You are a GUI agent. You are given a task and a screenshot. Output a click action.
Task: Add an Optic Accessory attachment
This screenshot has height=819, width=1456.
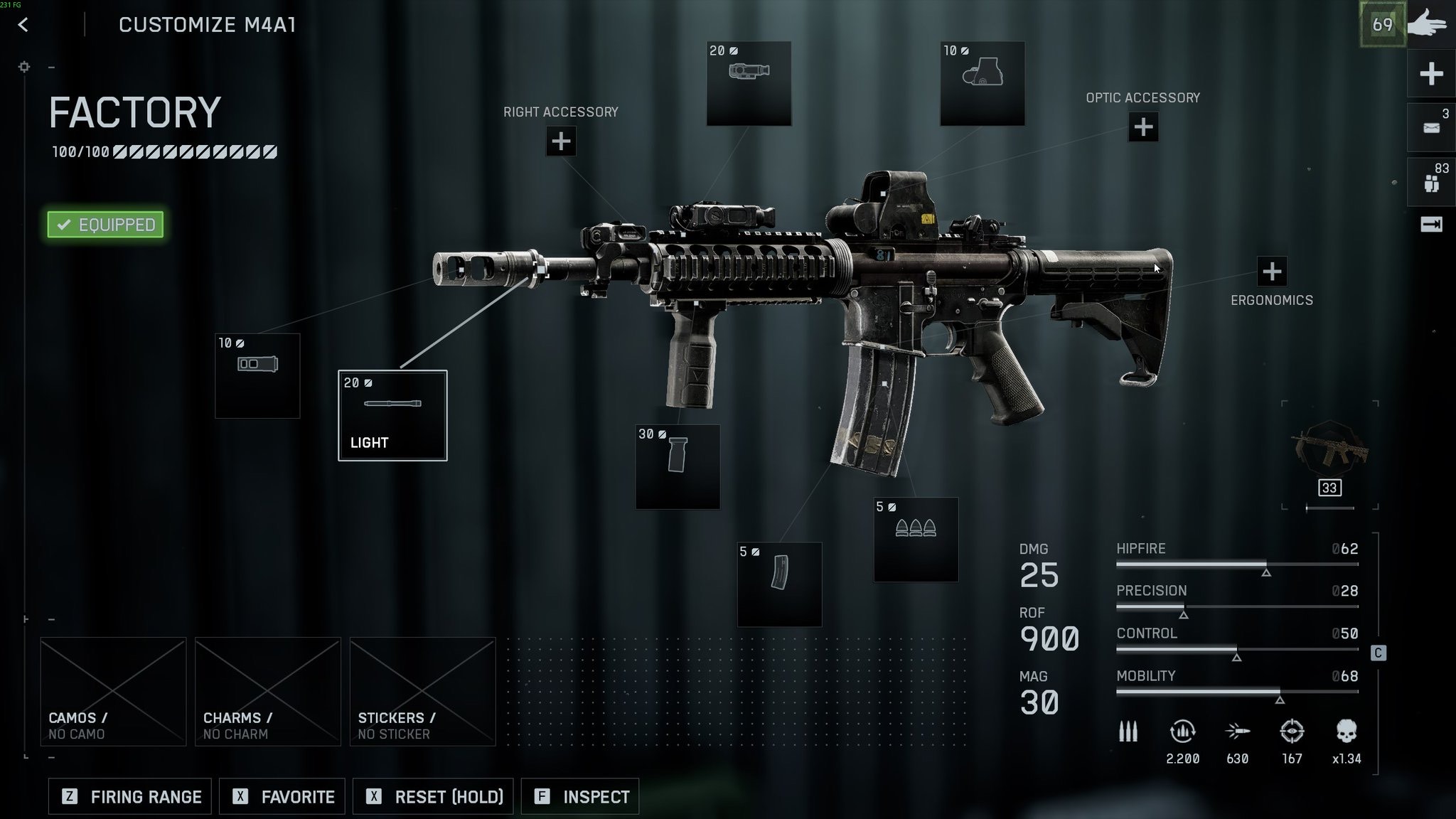click(1143, 127)
